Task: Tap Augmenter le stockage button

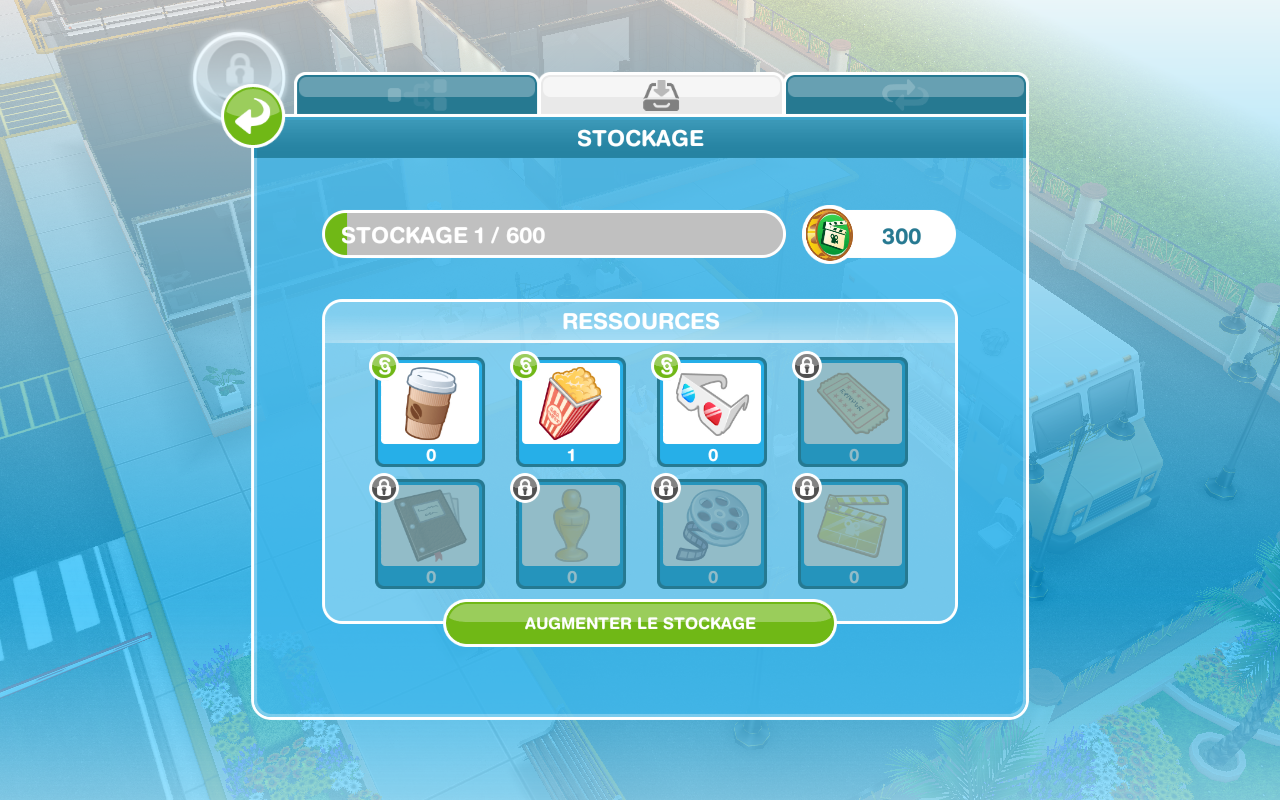Action: pyautogui.click(x=640, y=623)
